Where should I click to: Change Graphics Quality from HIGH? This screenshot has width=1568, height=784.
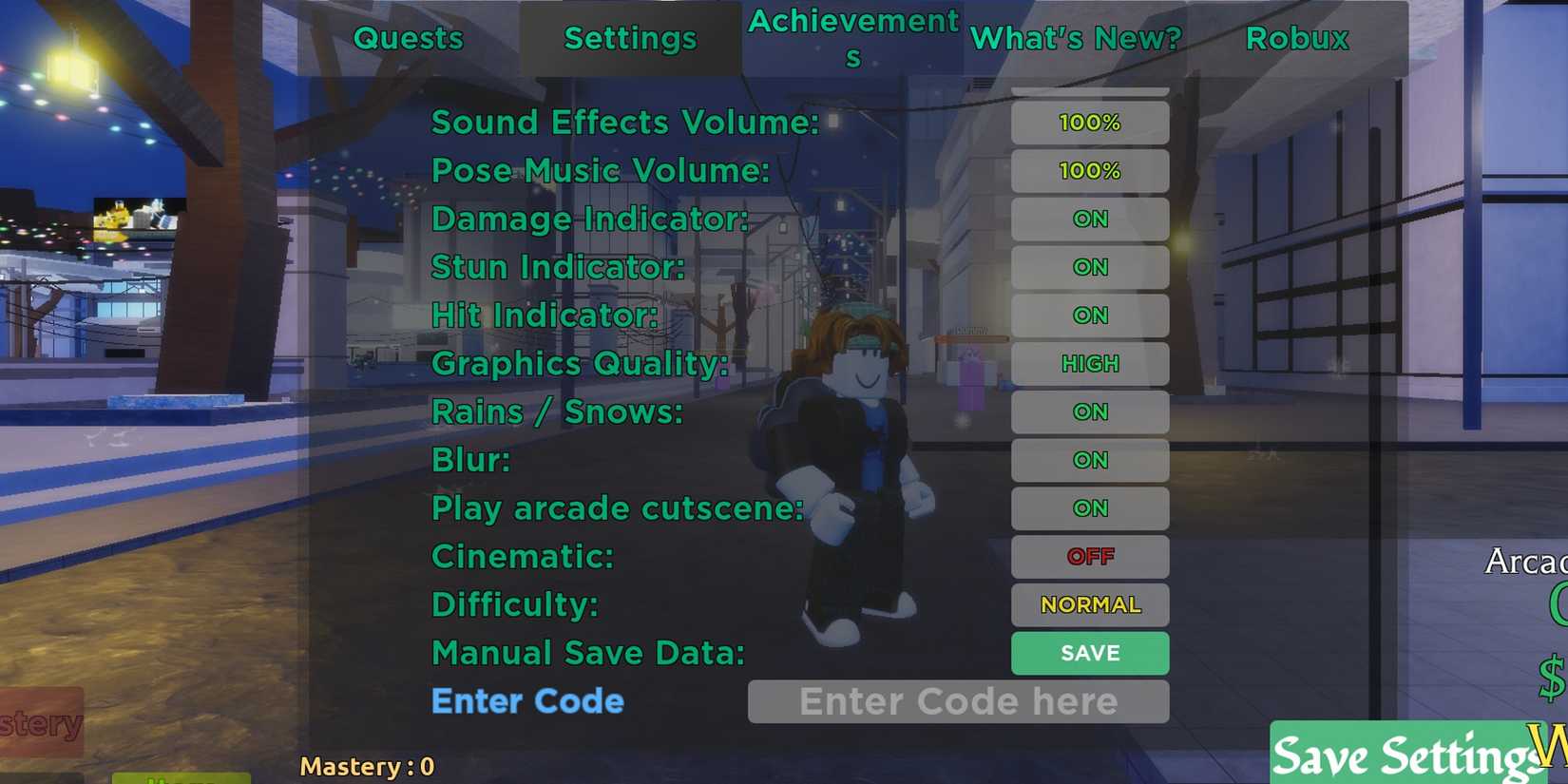(x=1090, y=363)
